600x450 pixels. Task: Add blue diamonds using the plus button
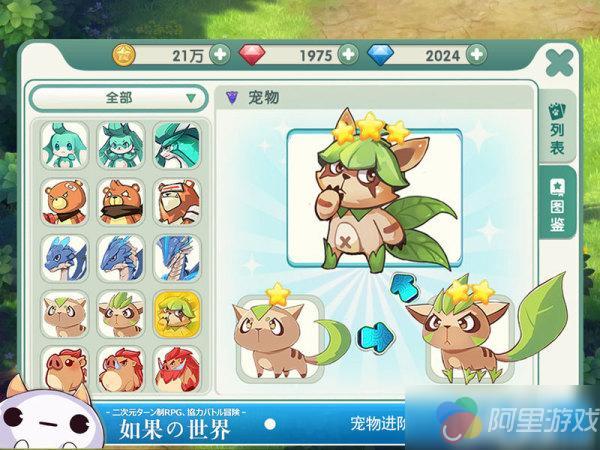(476, 53)
